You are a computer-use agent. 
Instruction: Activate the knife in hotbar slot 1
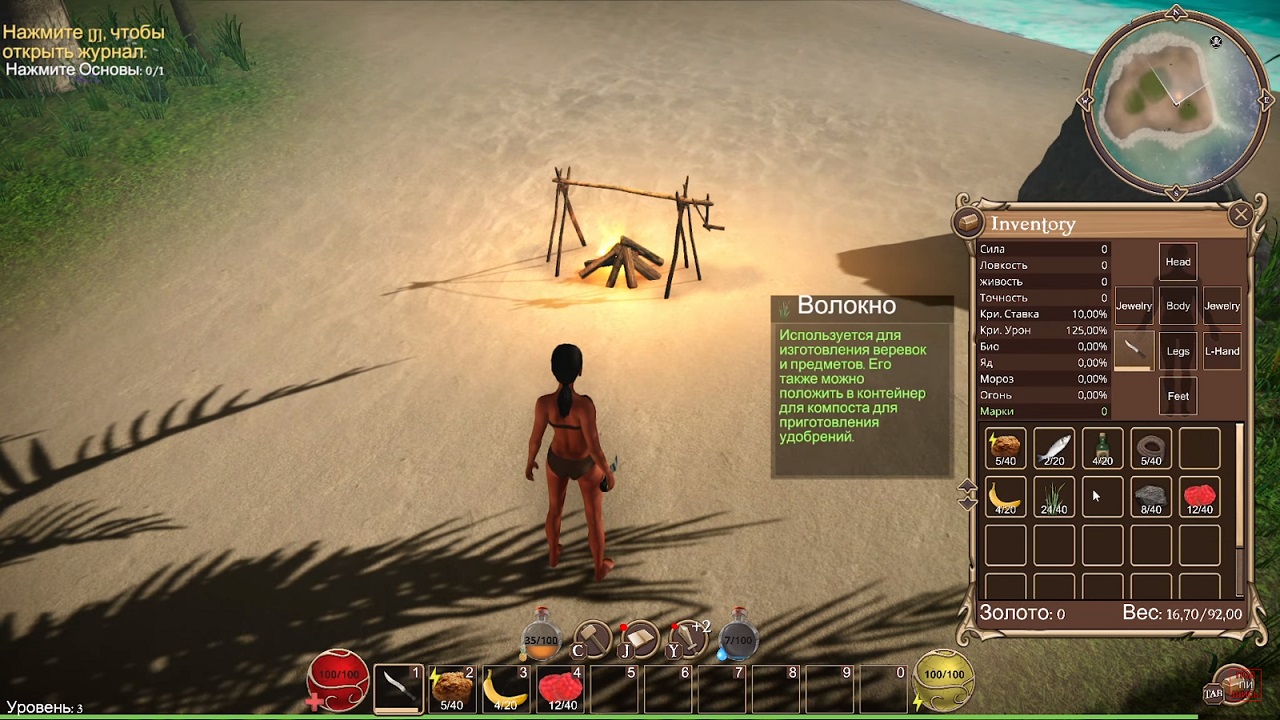[398, 688]
